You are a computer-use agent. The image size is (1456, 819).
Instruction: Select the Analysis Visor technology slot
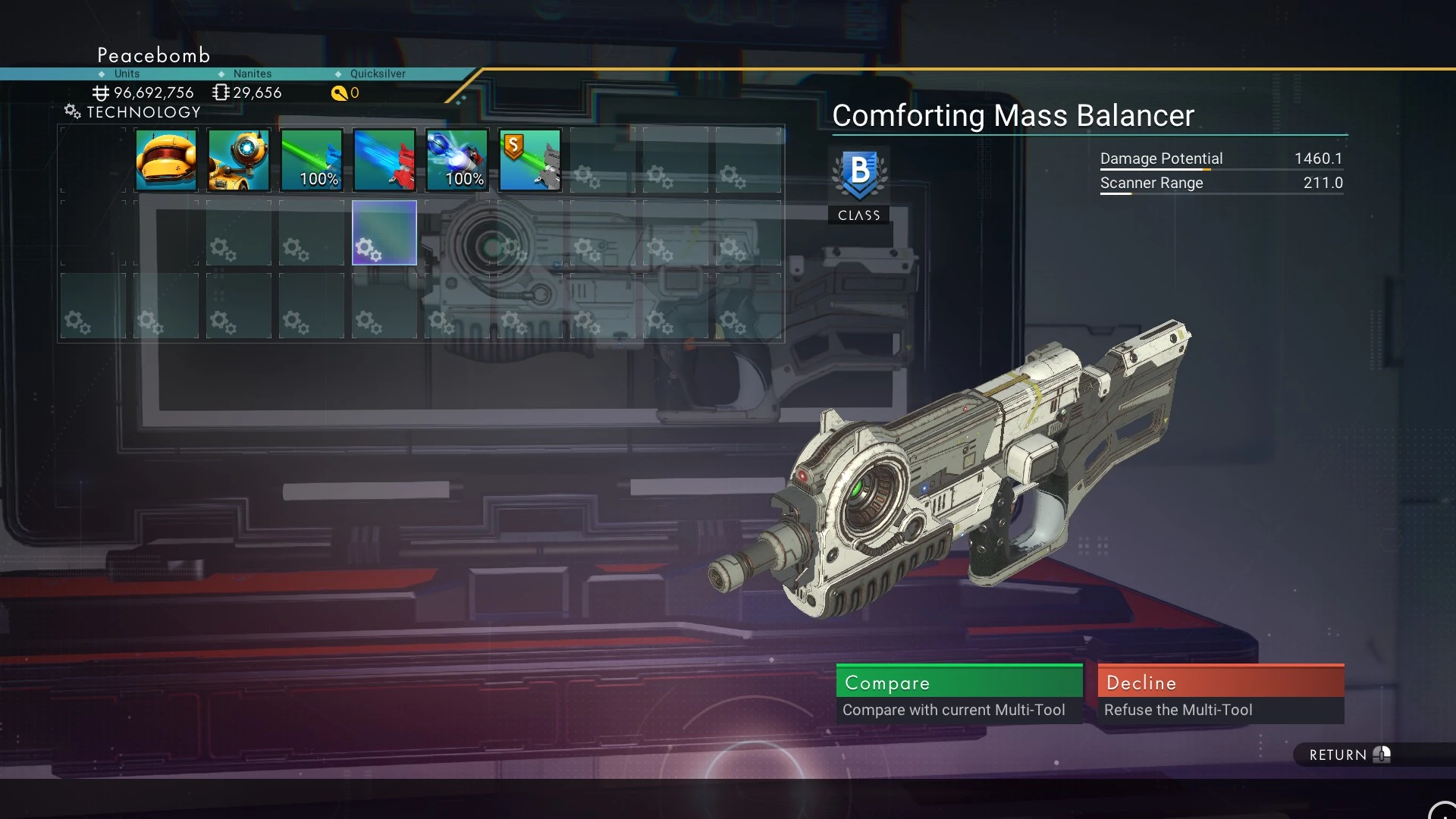[239, 160]
